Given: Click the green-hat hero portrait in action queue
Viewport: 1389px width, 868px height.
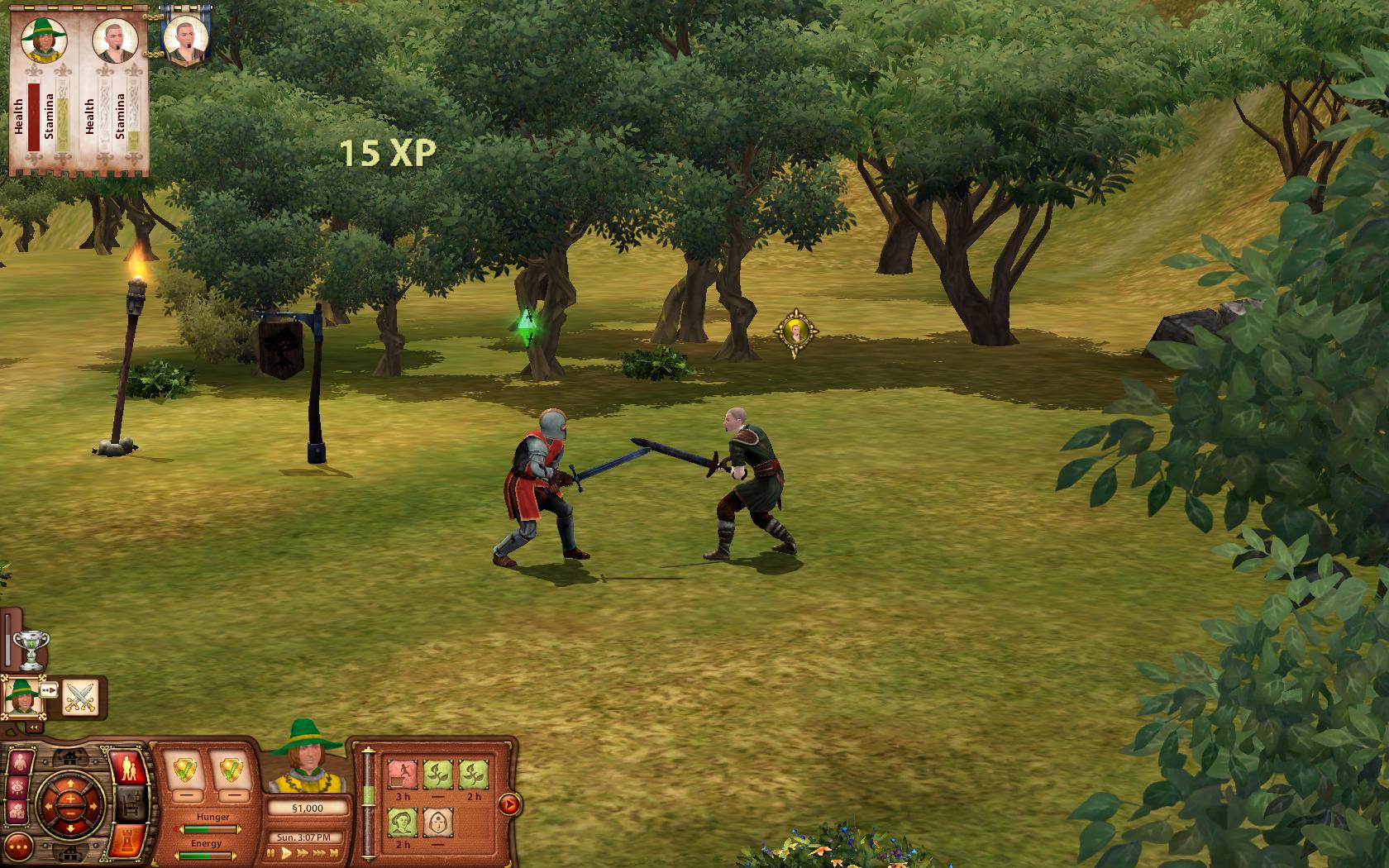Looking at the screenshot, I should click(21, 697).
